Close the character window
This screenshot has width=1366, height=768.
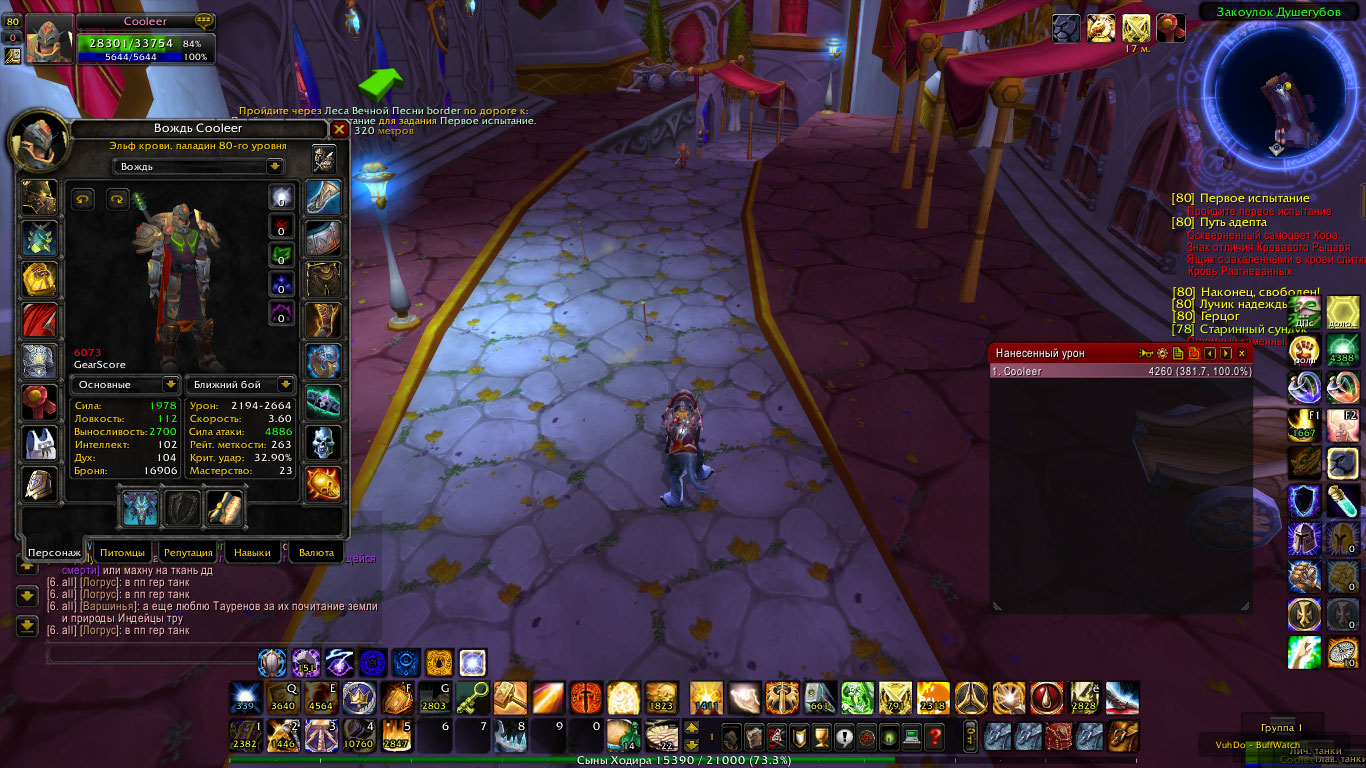[x=339, y=129]
